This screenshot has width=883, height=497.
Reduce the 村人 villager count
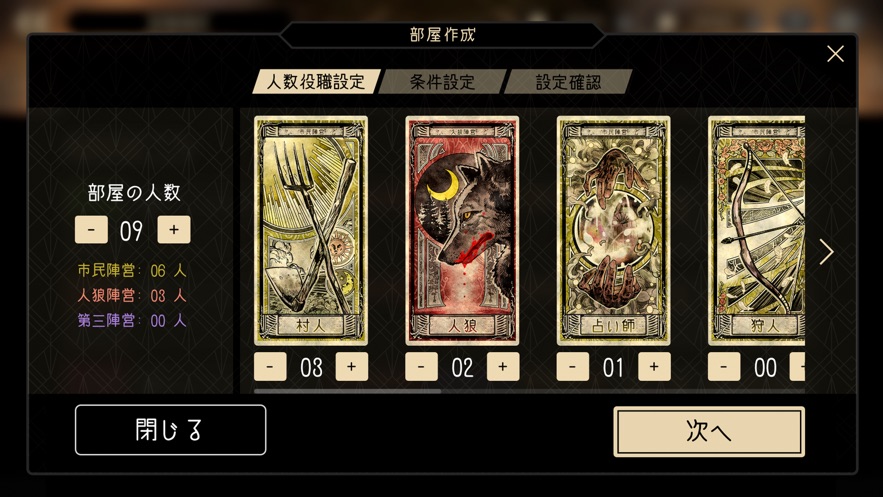(x=270, y=367)
